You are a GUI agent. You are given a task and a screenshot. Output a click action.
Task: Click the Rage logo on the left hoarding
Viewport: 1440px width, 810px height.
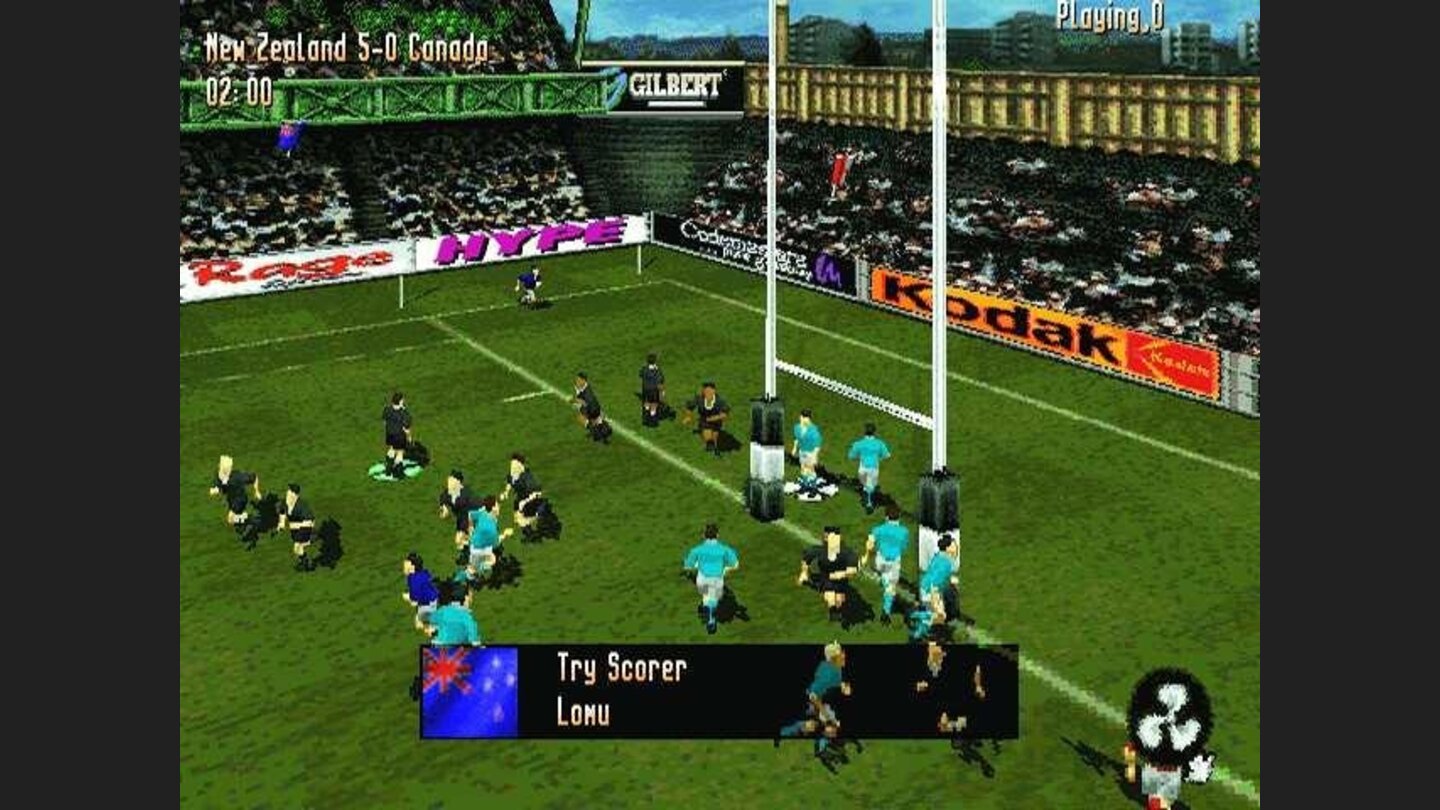(x=290, y=270)
